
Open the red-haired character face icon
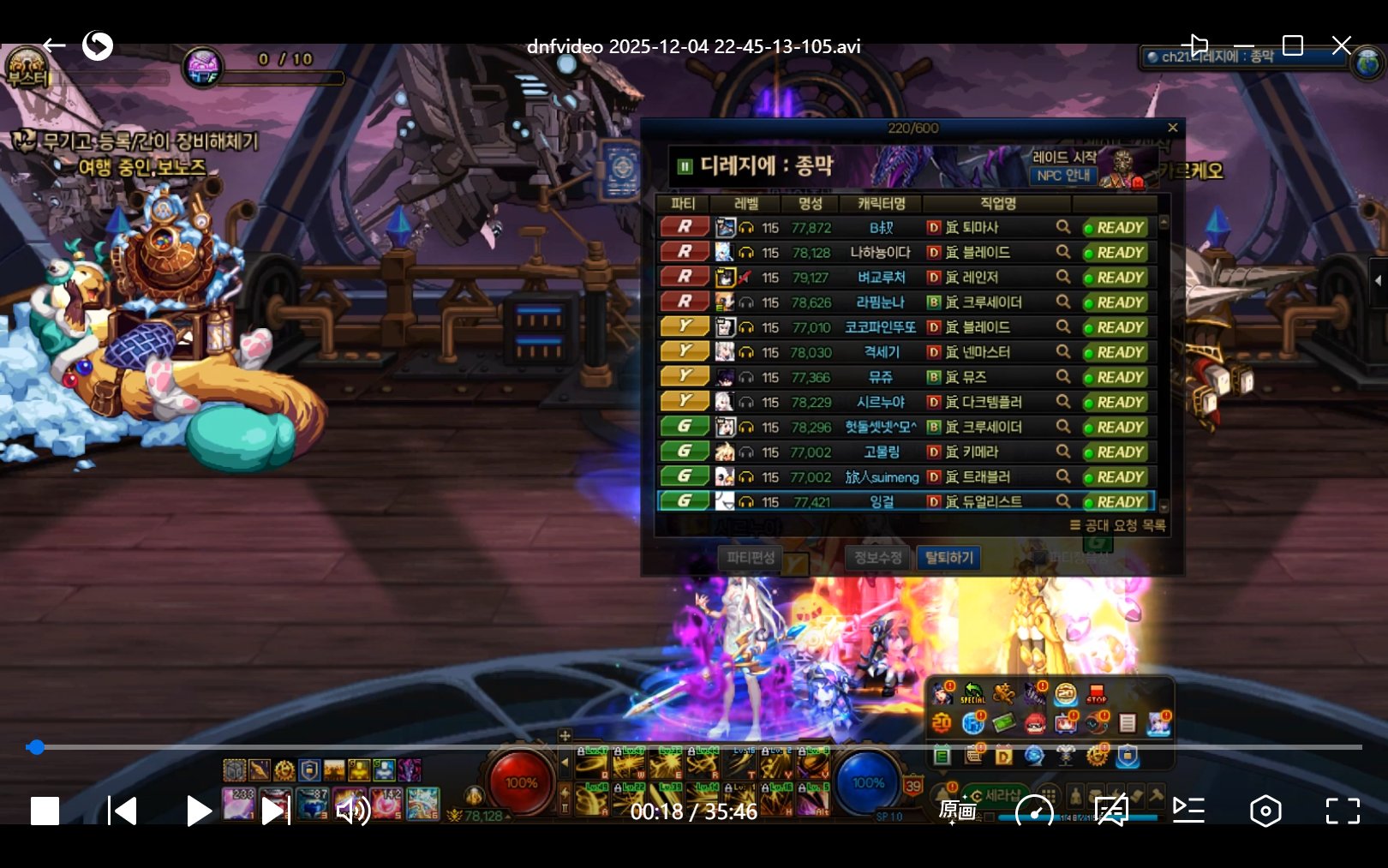click(1035, 724)
